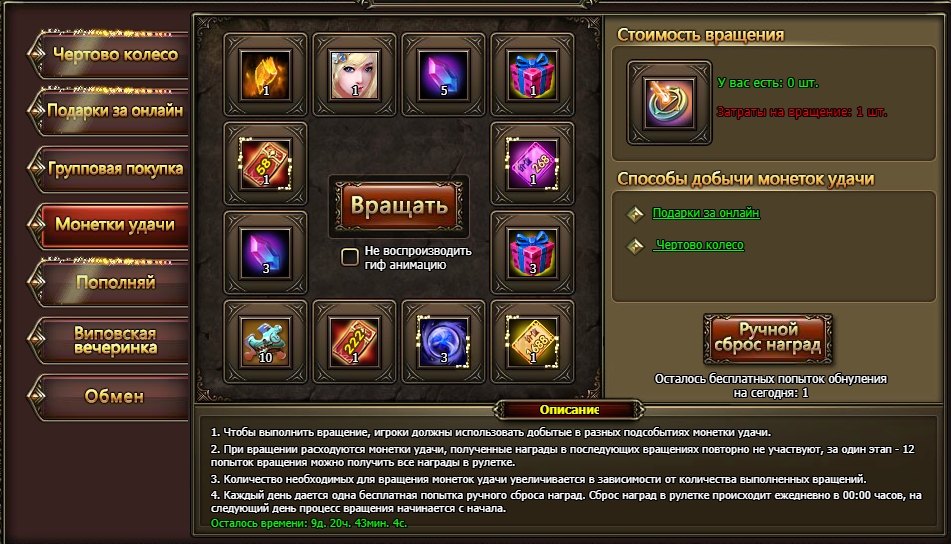Click the Ручной сброс наград button
Image resolution: width=951 pixels, height=544 pixels.
[x=766, y=337]
